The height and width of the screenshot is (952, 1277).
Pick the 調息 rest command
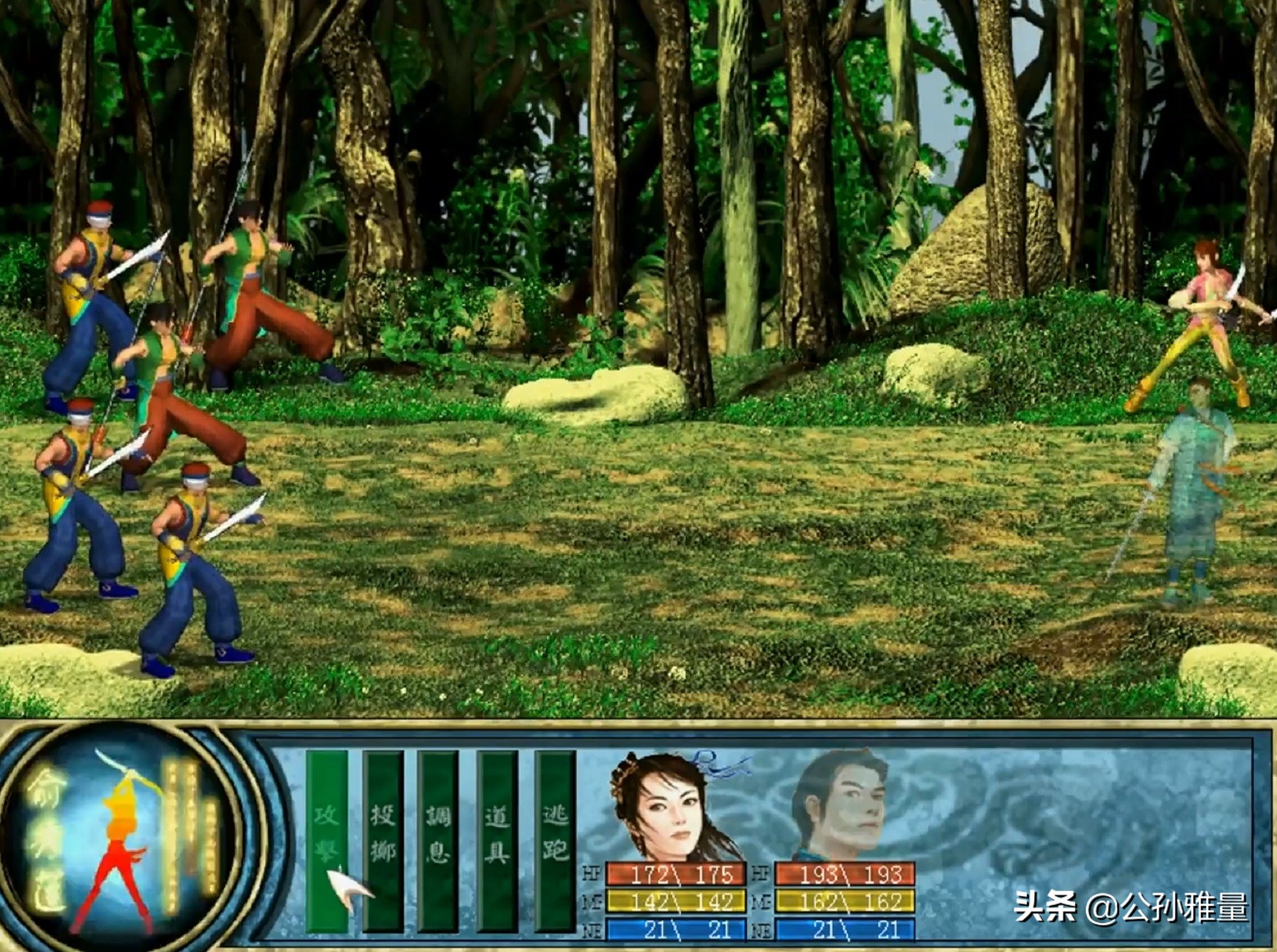pos(438,838)
